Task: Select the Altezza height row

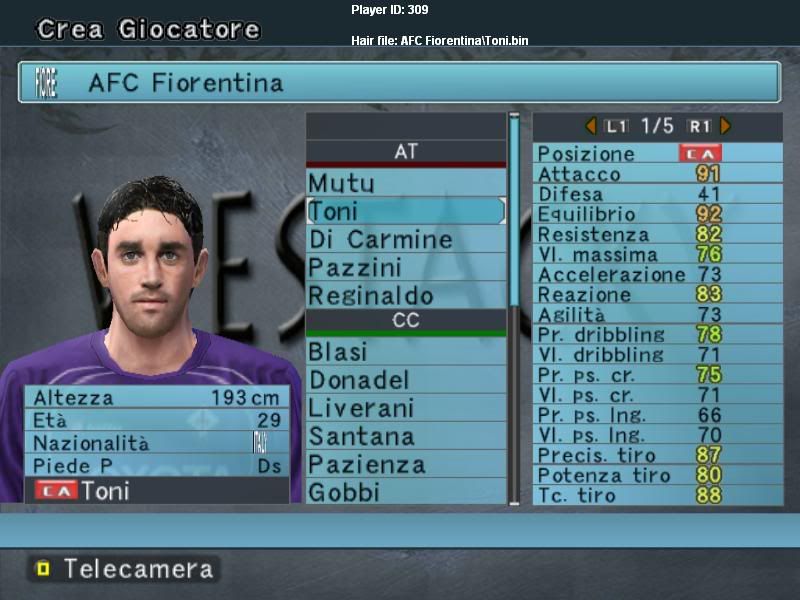Action: coord(157,397)
